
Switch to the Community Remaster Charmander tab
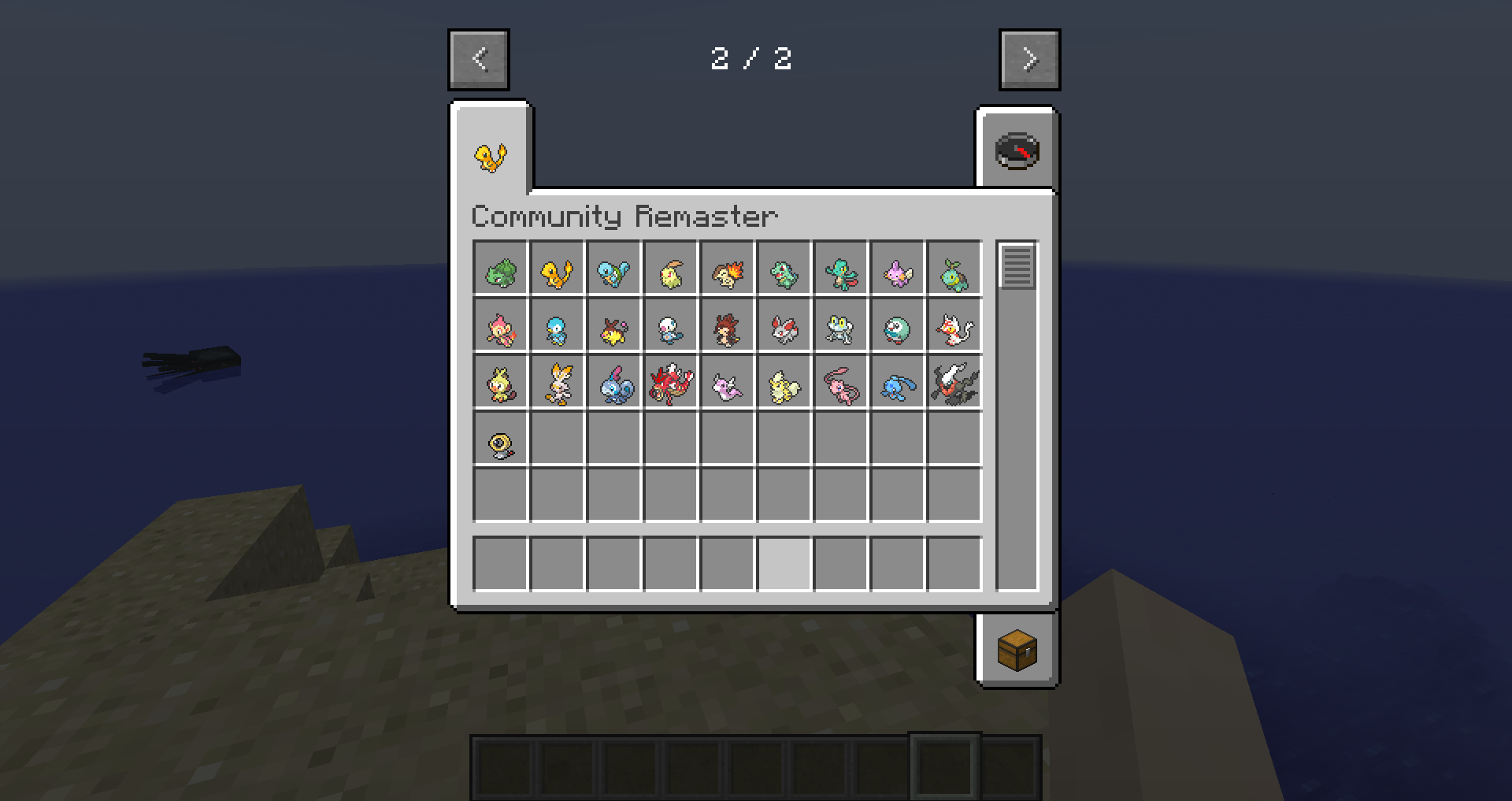pyautogui.click(x=491, y=155)
